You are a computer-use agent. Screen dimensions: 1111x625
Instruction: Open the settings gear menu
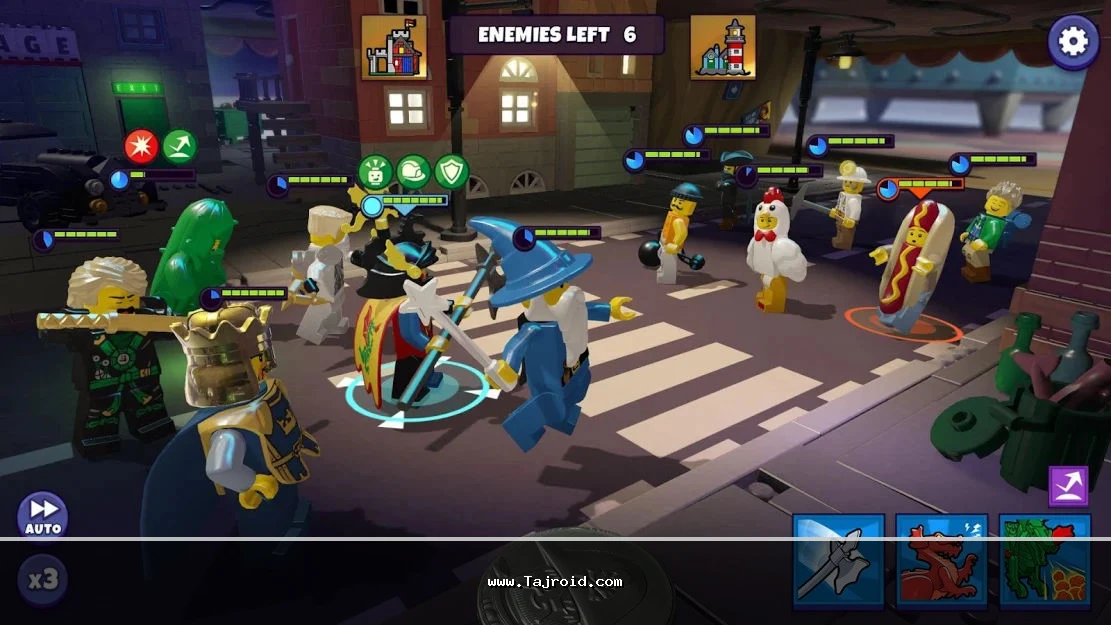coord(1073,41)
